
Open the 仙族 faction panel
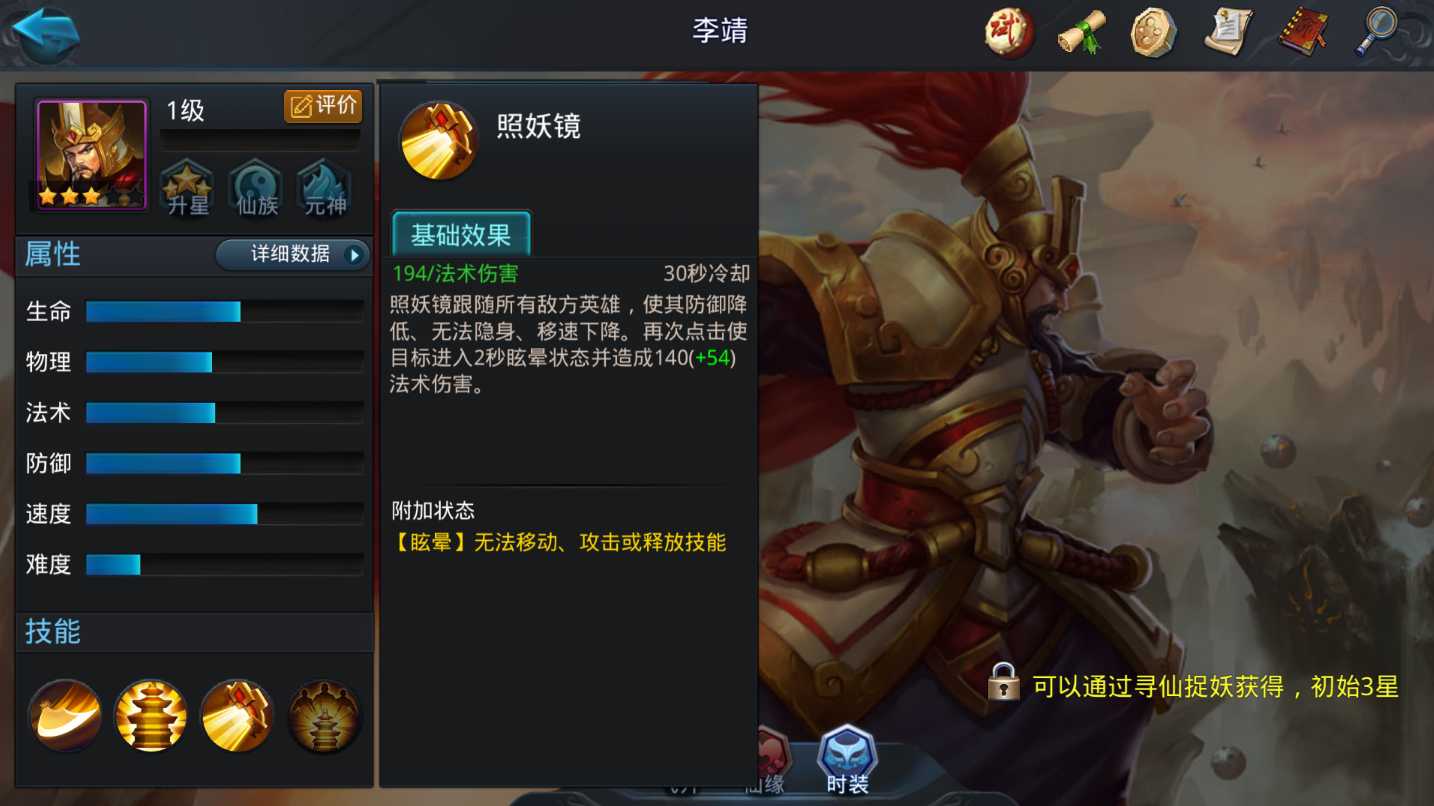tap(258, 186)
